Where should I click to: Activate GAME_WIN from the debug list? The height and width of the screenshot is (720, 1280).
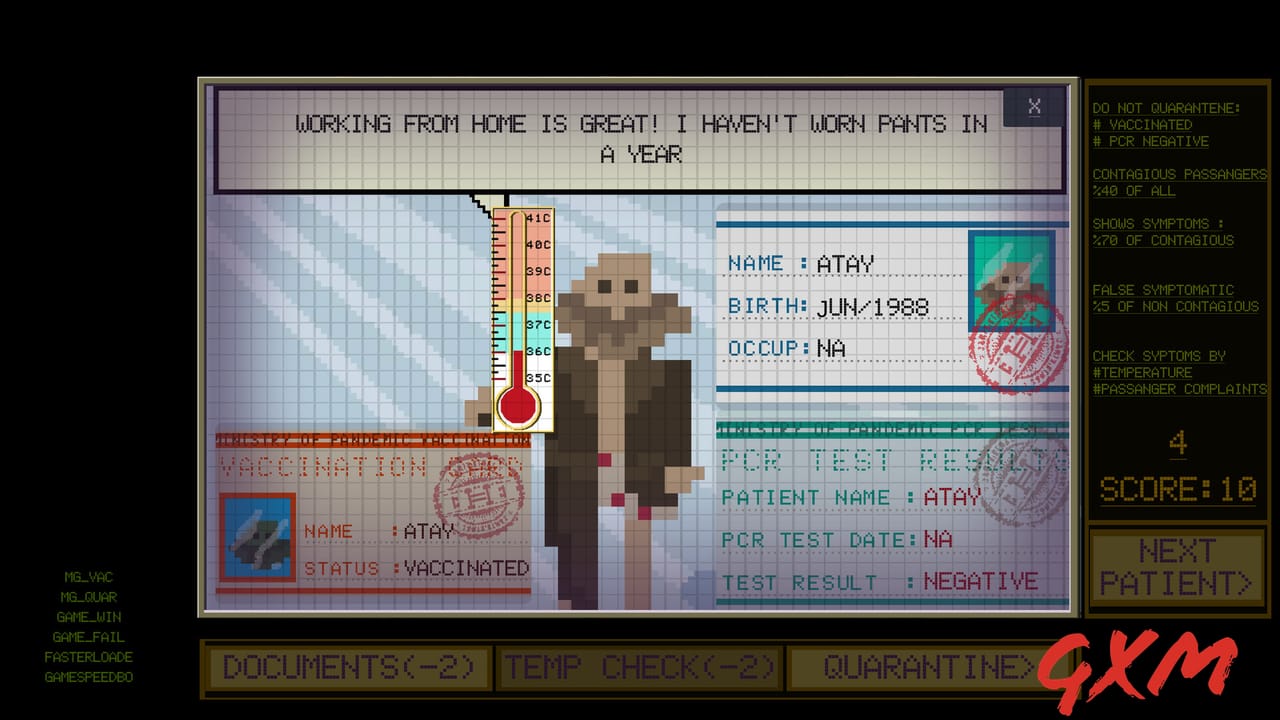pos(88,617)
